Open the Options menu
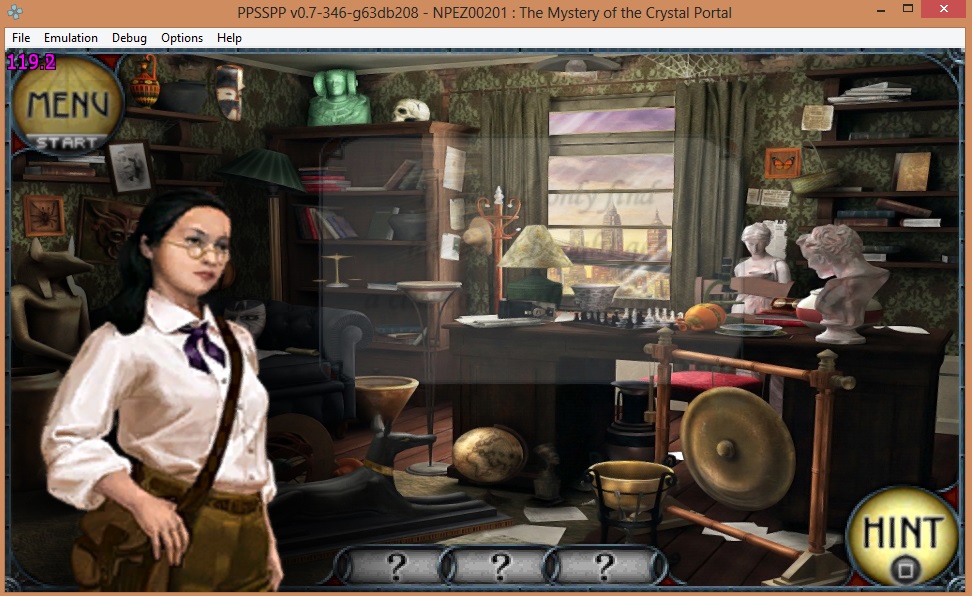This screenshot has height=596, width=972. (182, 38)
